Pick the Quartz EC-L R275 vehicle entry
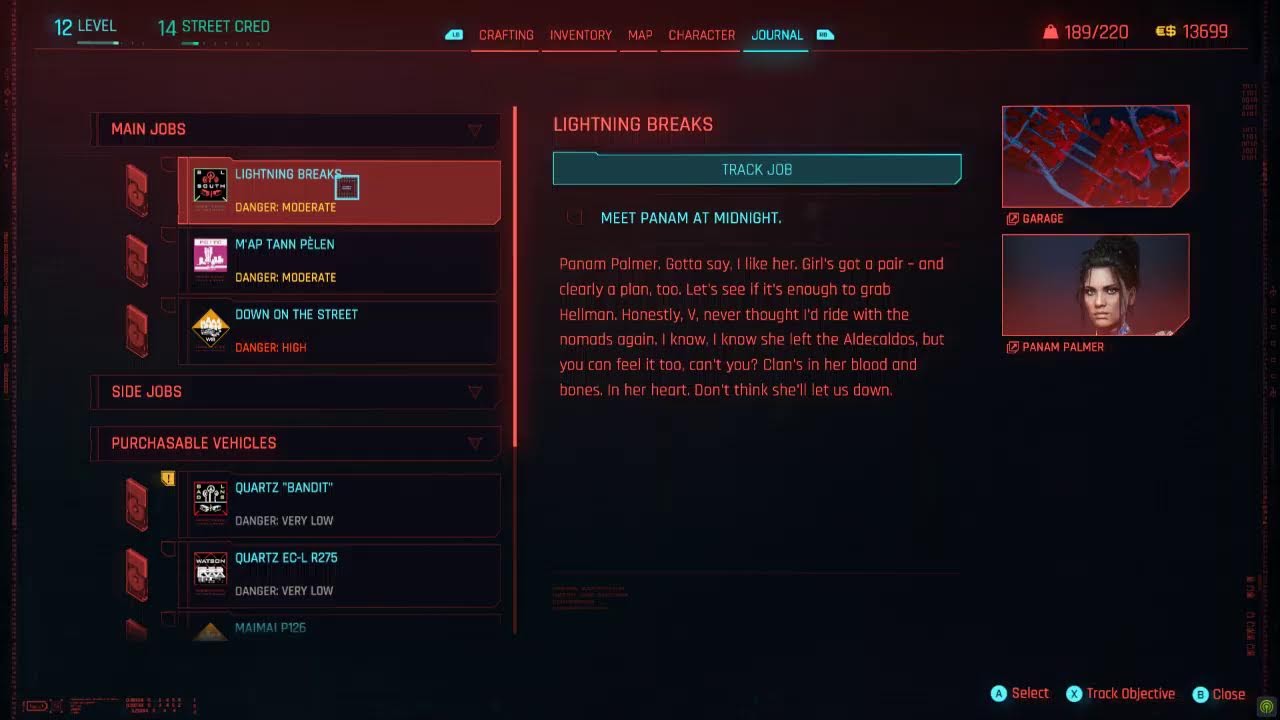The height and width of the screenshot is (720, 1280). [x=339, y=574]
